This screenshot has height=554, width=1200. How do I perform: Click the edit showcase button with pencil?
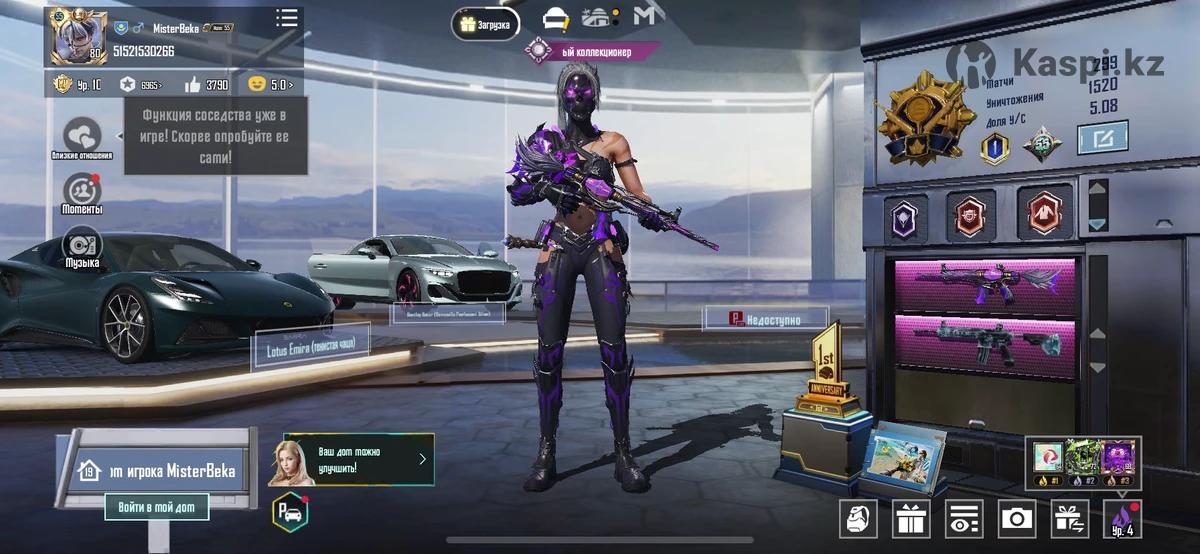click(x=1102, y=137)
